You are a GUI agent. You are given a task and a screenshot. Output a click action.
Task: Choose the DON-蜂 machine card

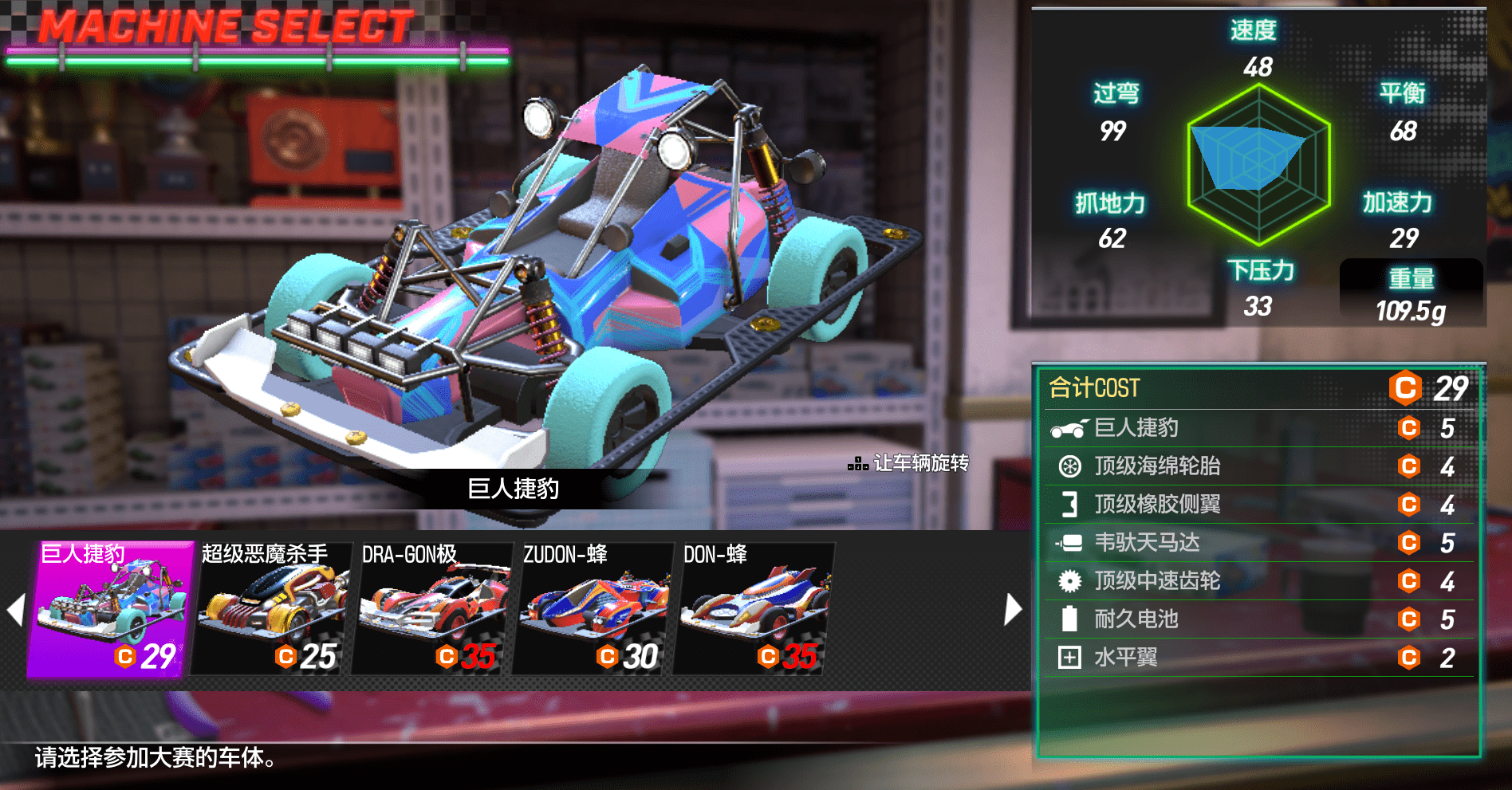click(754, 610)
